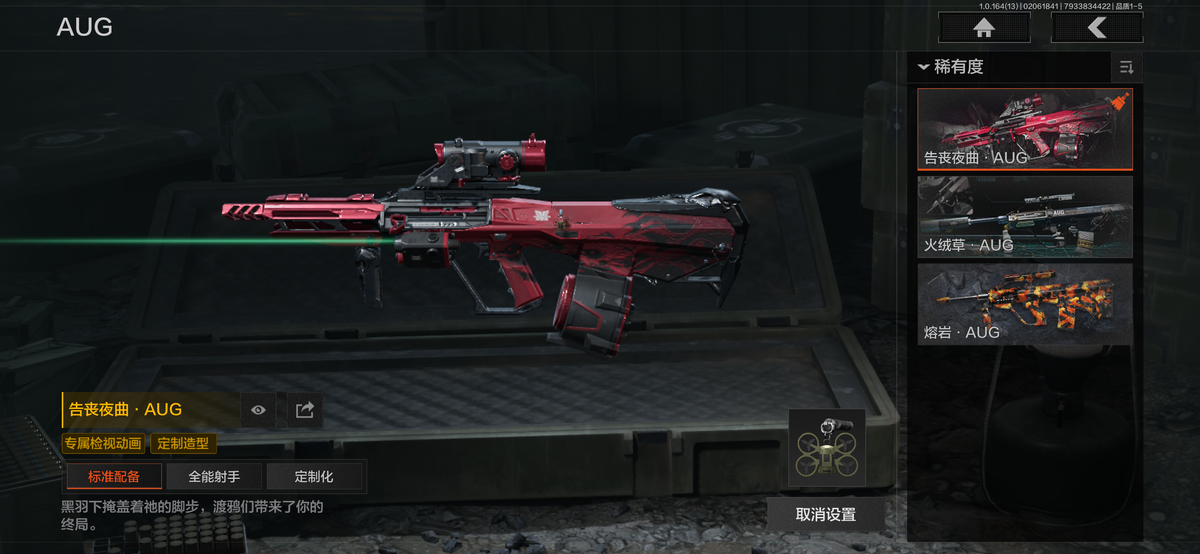1200x554 pixels.
Task: Select the 告丧夜曲 · AUG skin thumbnail
Action: [1025, 129]
